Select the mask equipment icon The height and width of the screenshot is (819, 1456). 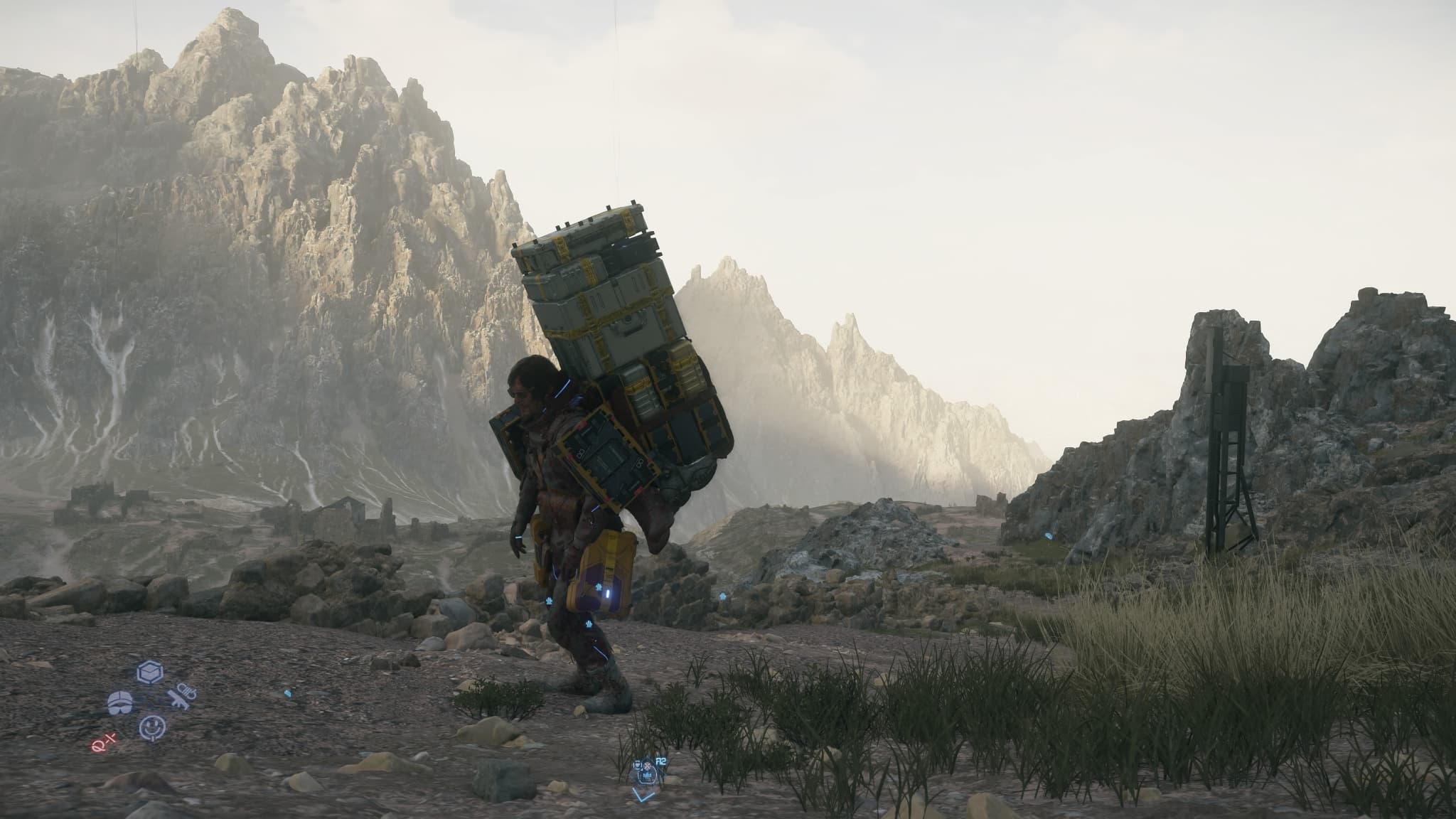tap(120, 704)
